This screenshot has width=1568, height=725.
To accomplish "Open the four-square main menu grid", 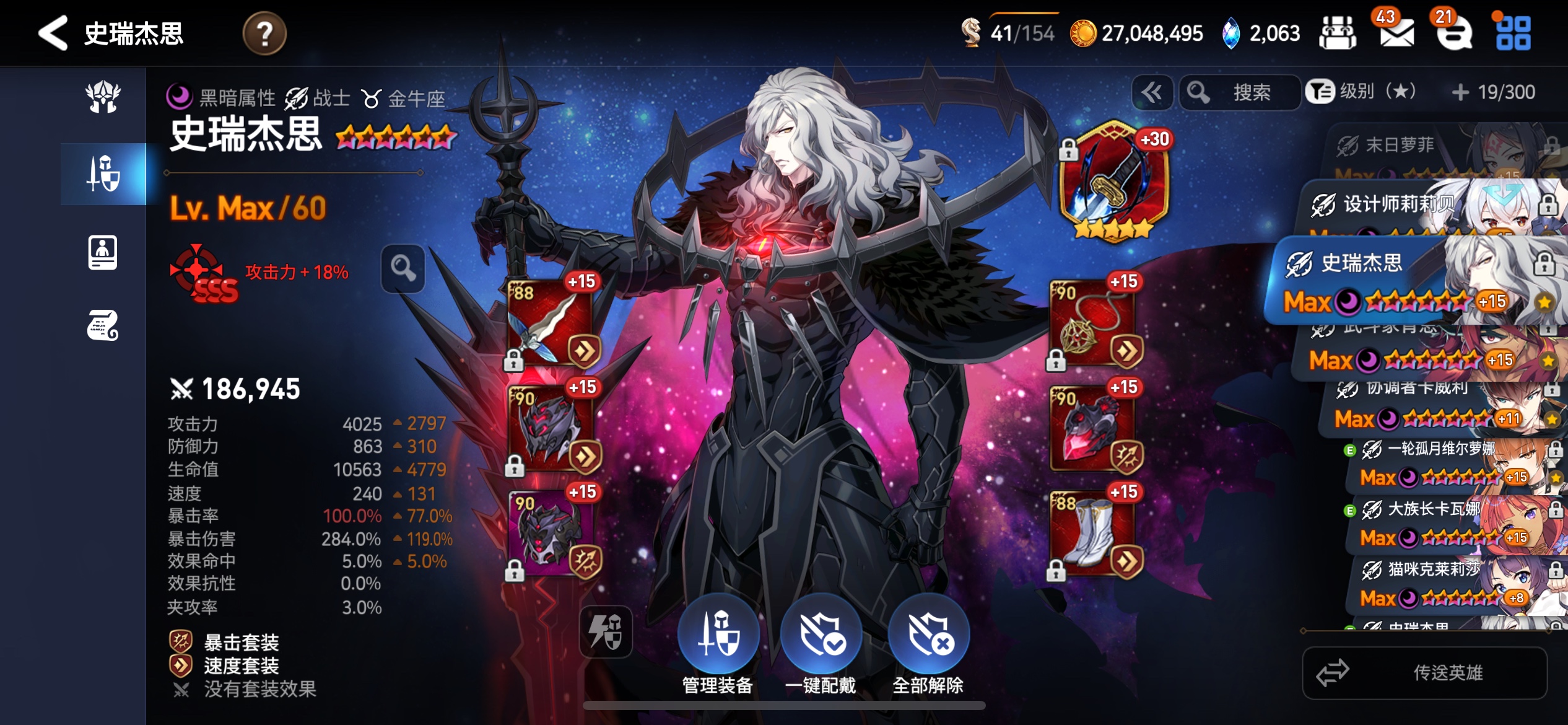I will click(1513, 33).
